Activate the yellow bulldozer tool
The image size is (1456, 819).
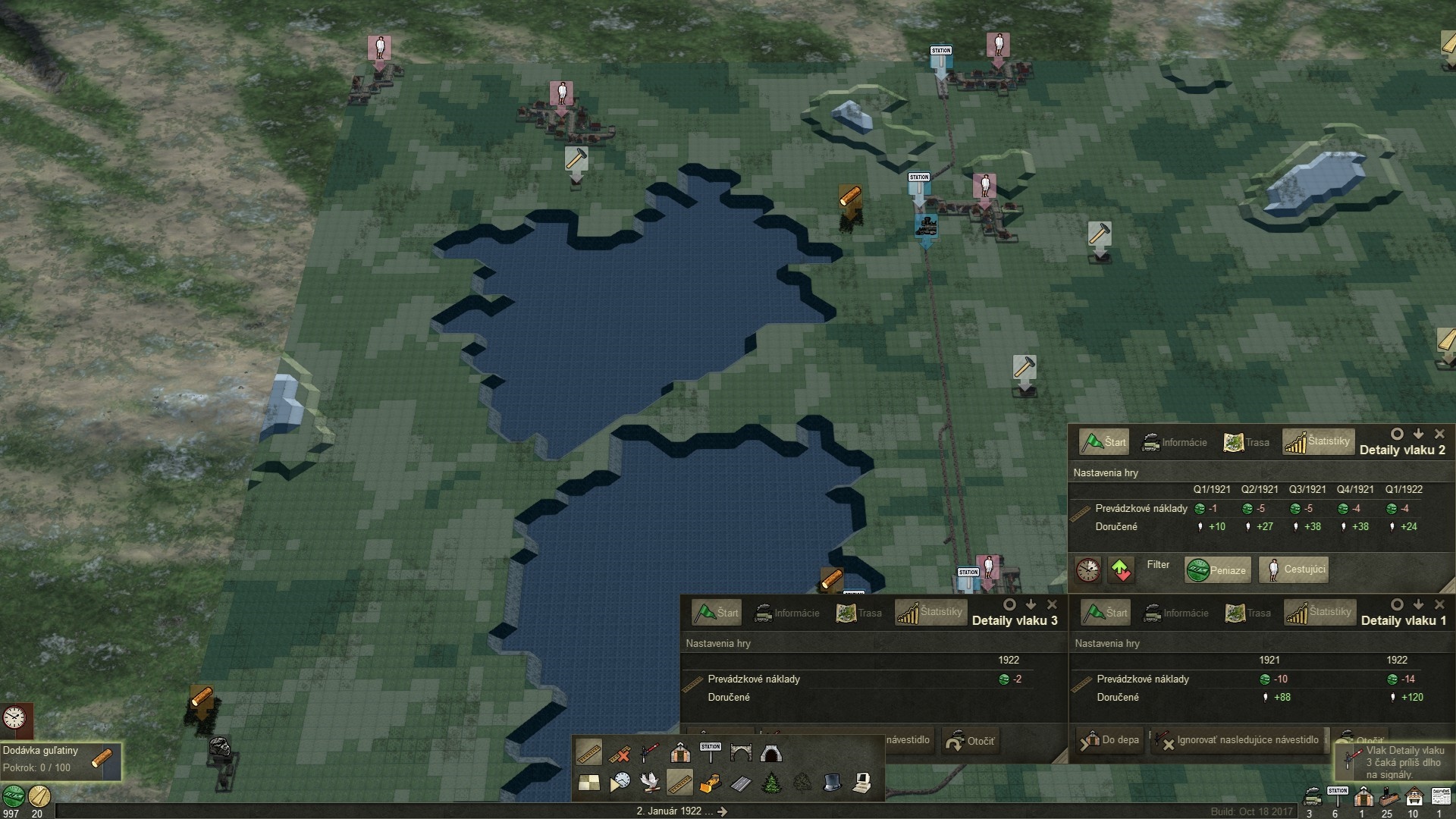[x=710, y=783]
